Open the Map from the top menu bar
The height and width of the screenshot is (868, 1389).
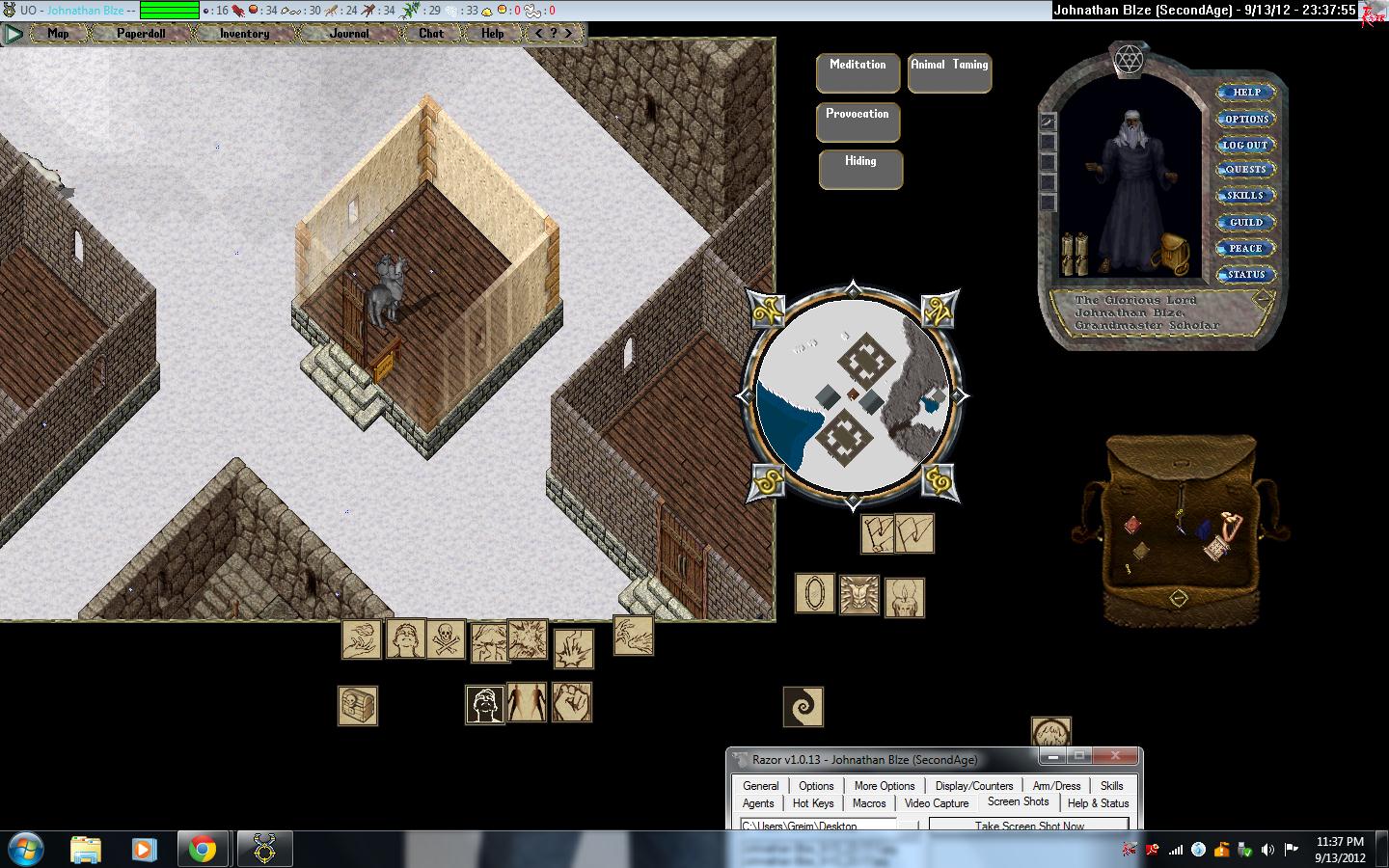click(x=58, y=33)
